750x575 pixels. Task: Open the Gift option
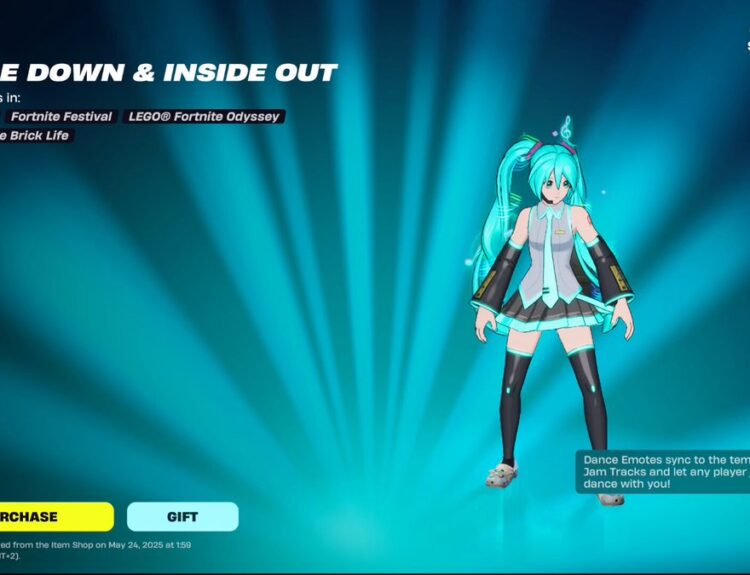coord(182,517)
